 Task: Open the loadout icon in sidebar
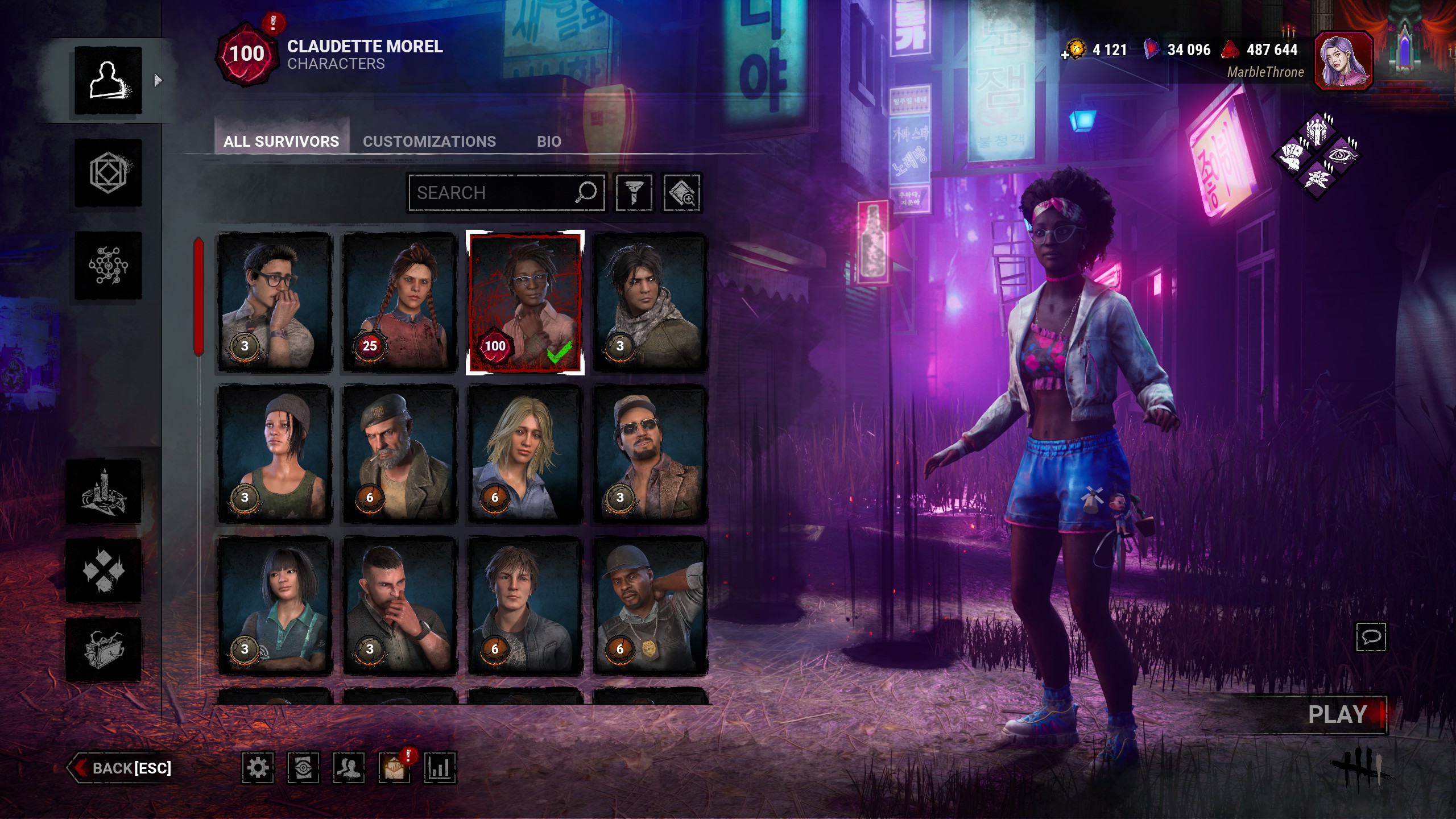108,173
